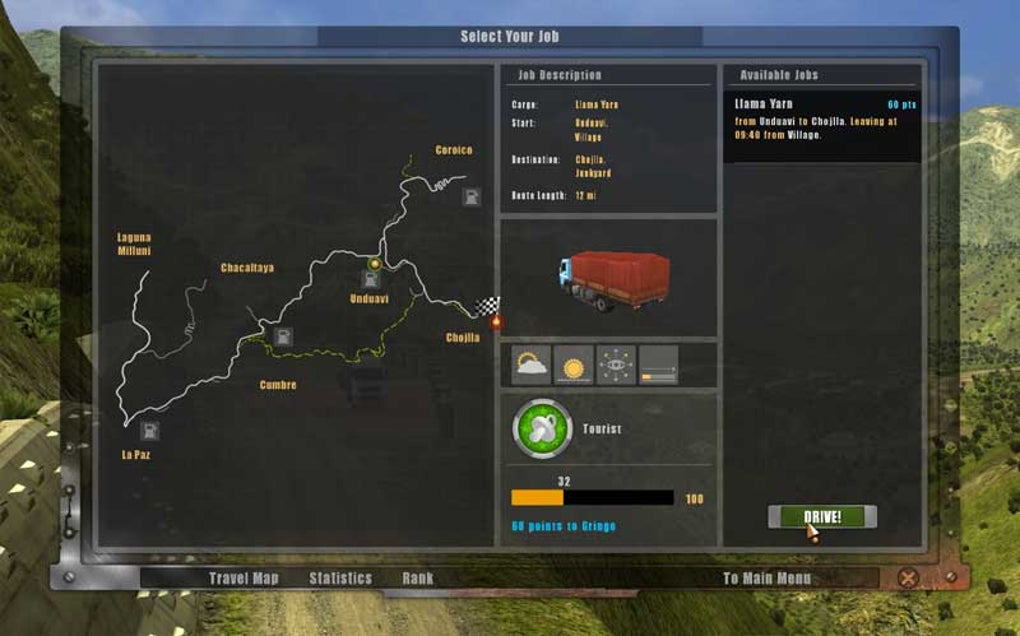This screenshot has width=1020, height=636.
Task: Start the job with the DRIVE! button
Action: coord(822,516)
